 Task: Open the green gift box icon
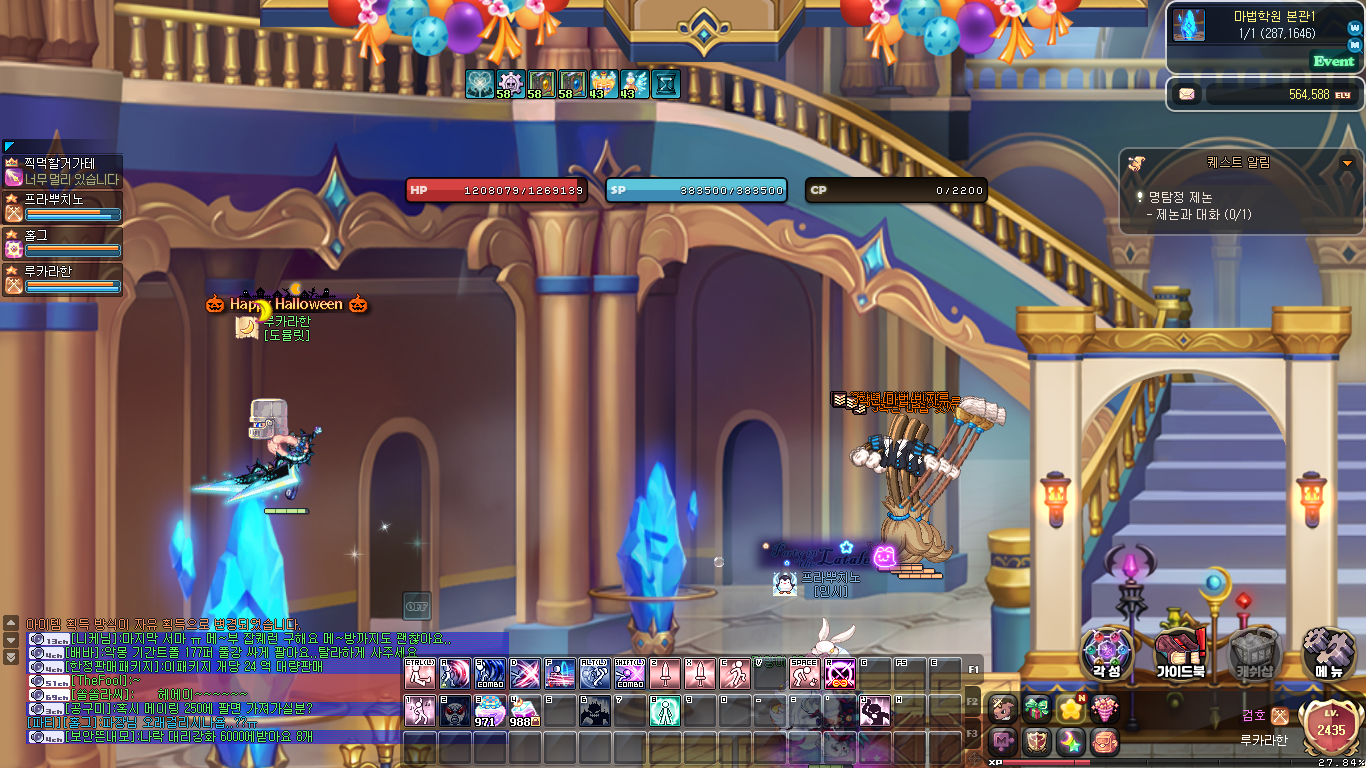(x=1037, y=709)
